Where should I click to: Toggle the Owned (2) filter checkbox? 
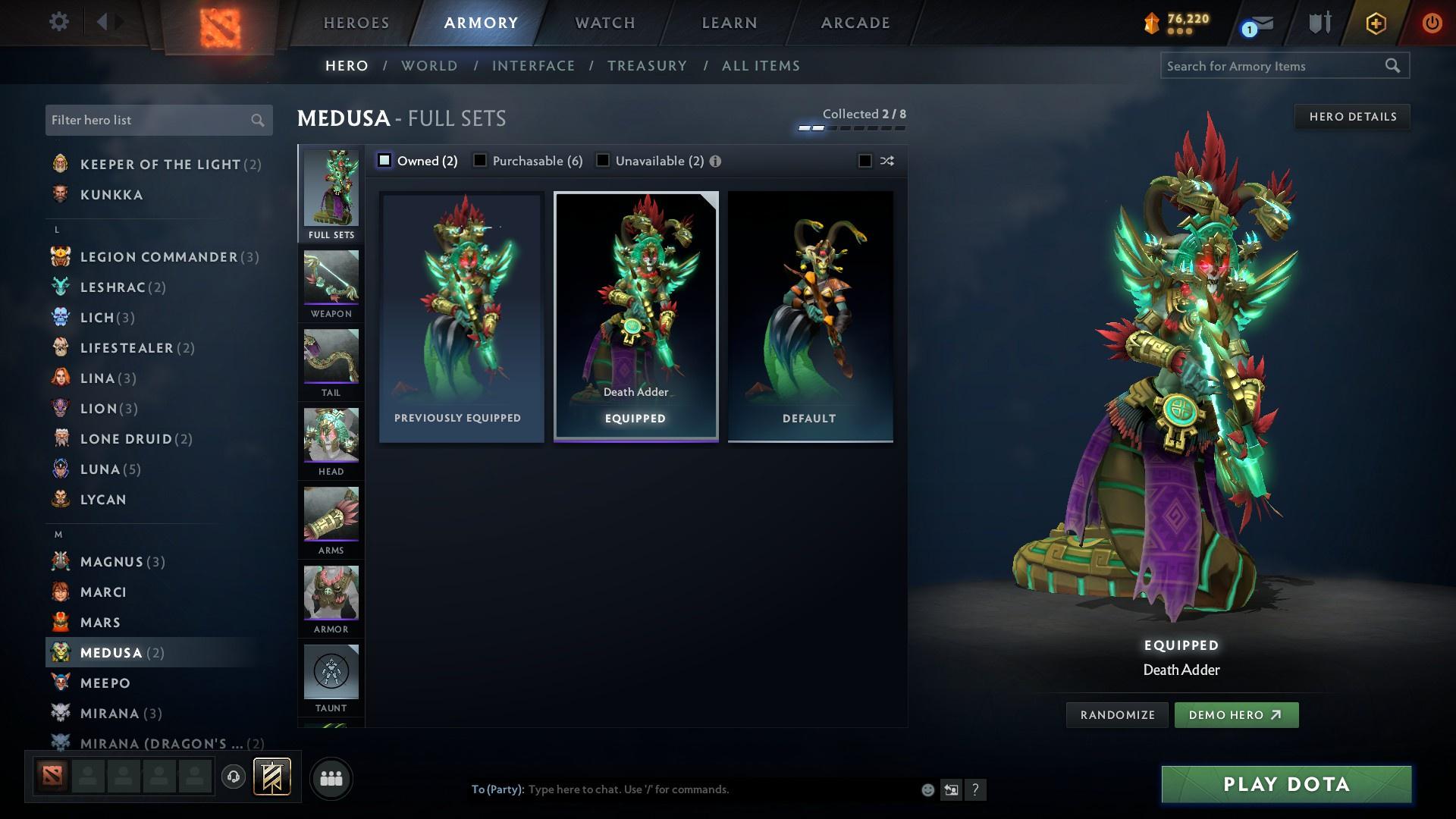(385, 160)
